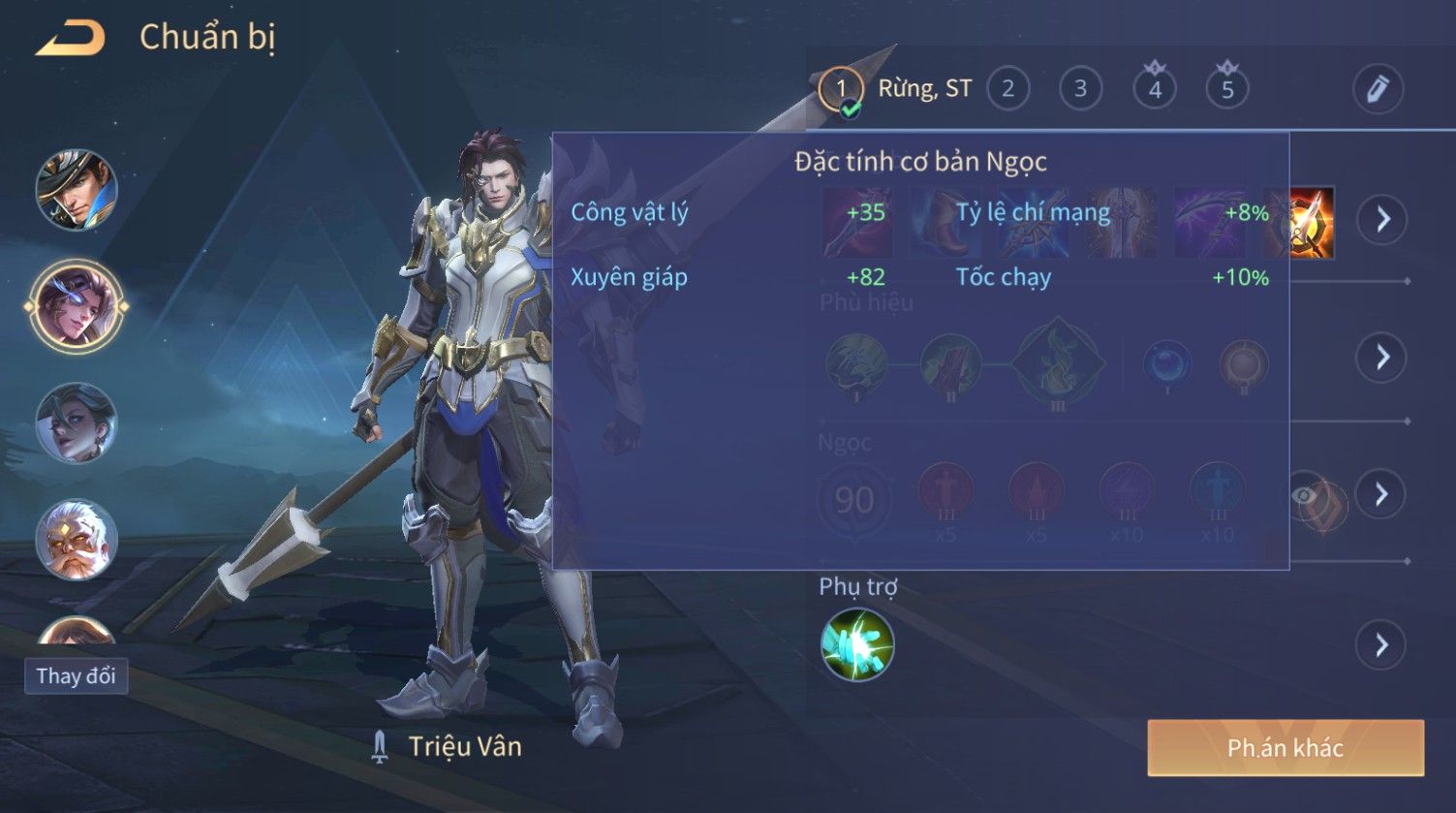Pick the dark-haired female hero portrait
The height and width of the screenshot is (813, 1456).
point(77,423)
